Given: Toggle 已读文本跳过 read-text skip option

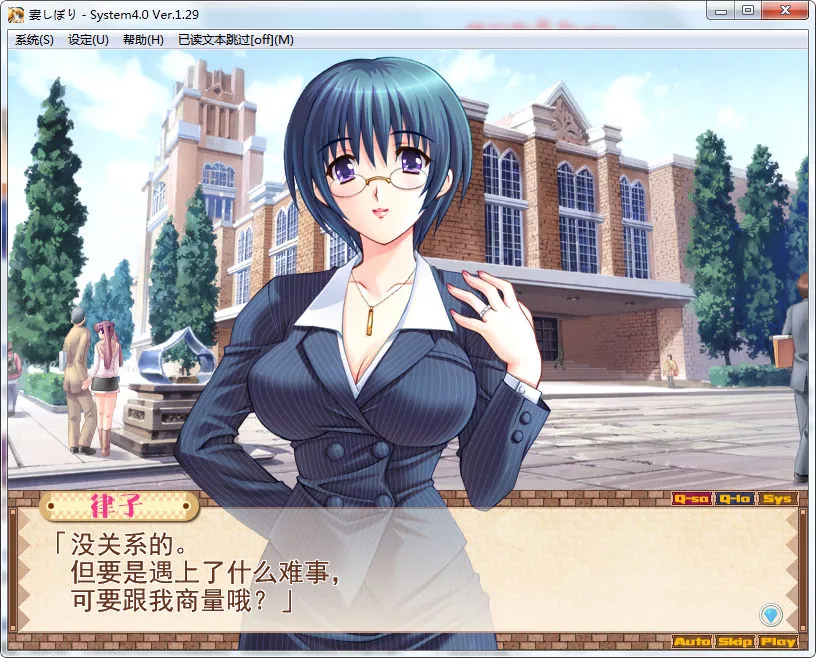Looking at the screenshot, I should [x=235, y=40].
